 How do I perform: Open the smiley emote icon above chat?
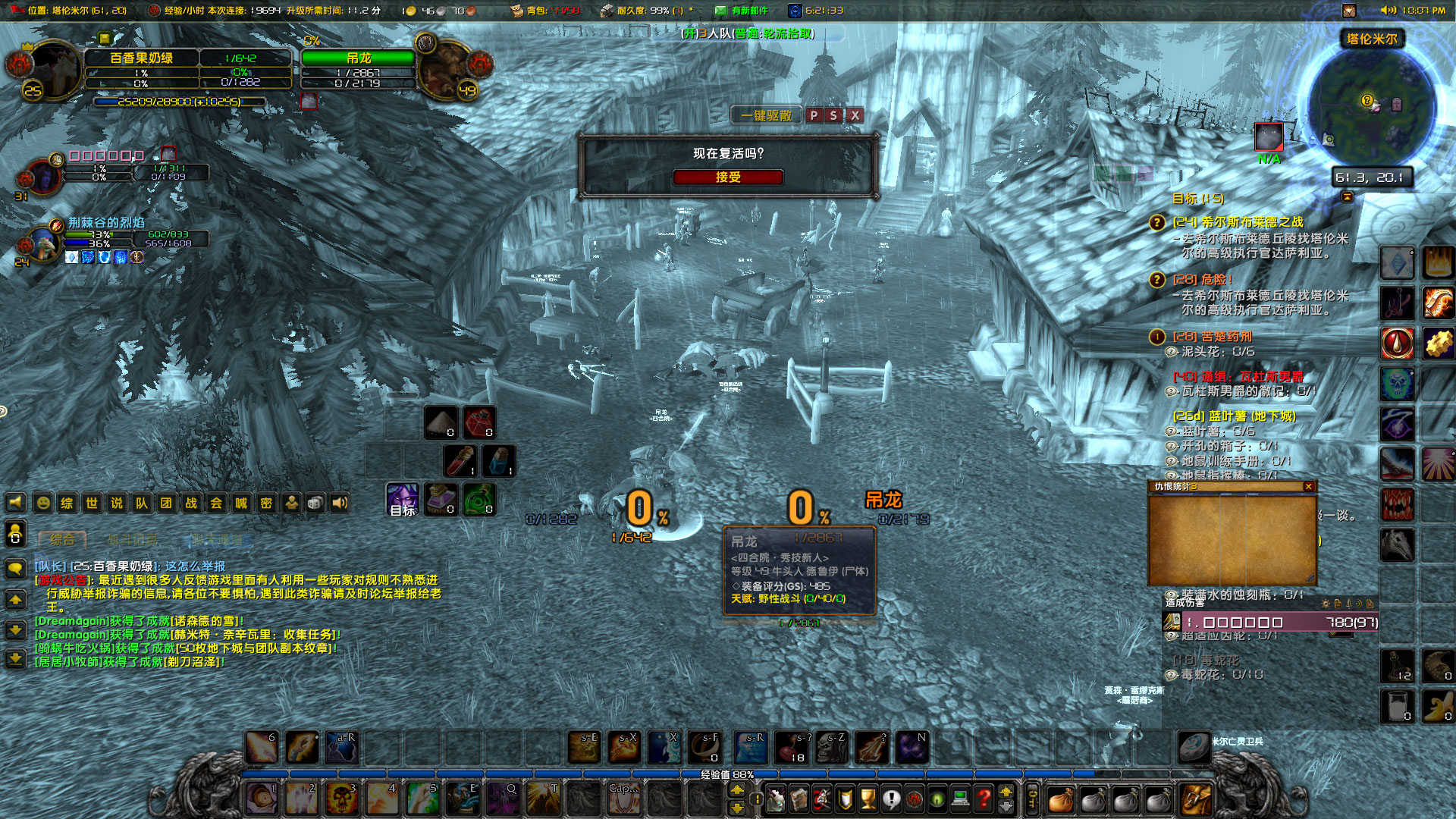[x=43, y=503]
